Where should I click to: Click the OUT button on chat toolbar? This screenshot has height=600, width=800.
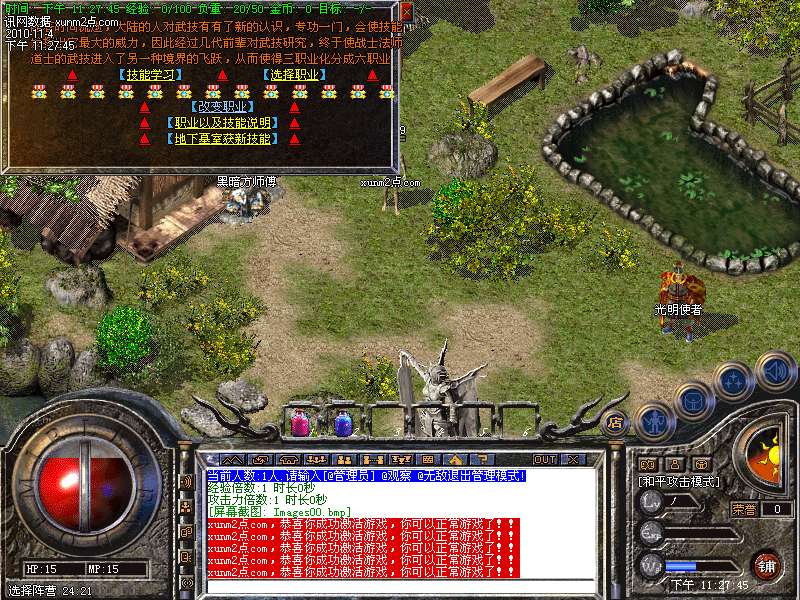[544, 459]
